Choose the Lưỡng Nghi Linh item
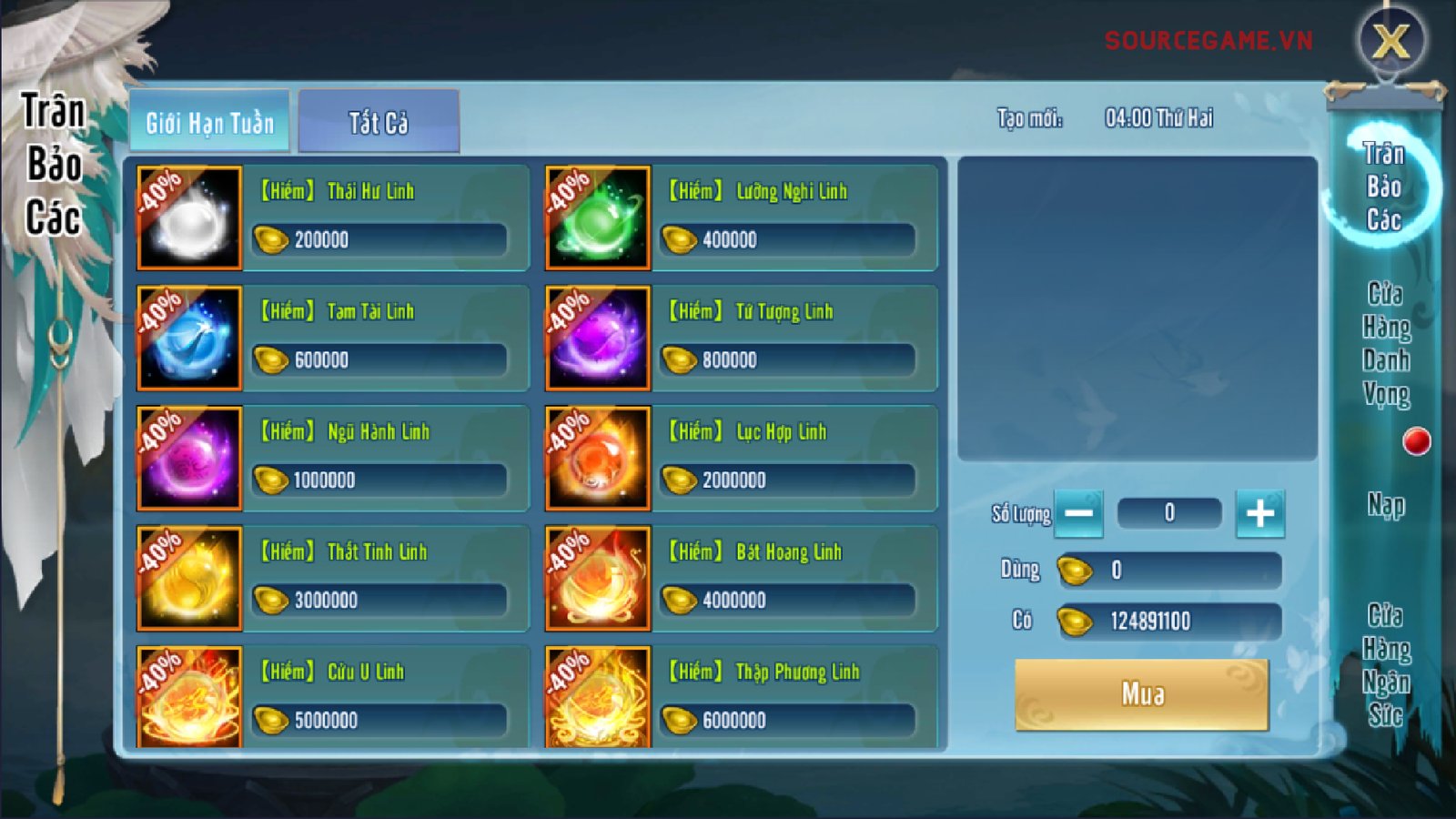 point(741,218)
